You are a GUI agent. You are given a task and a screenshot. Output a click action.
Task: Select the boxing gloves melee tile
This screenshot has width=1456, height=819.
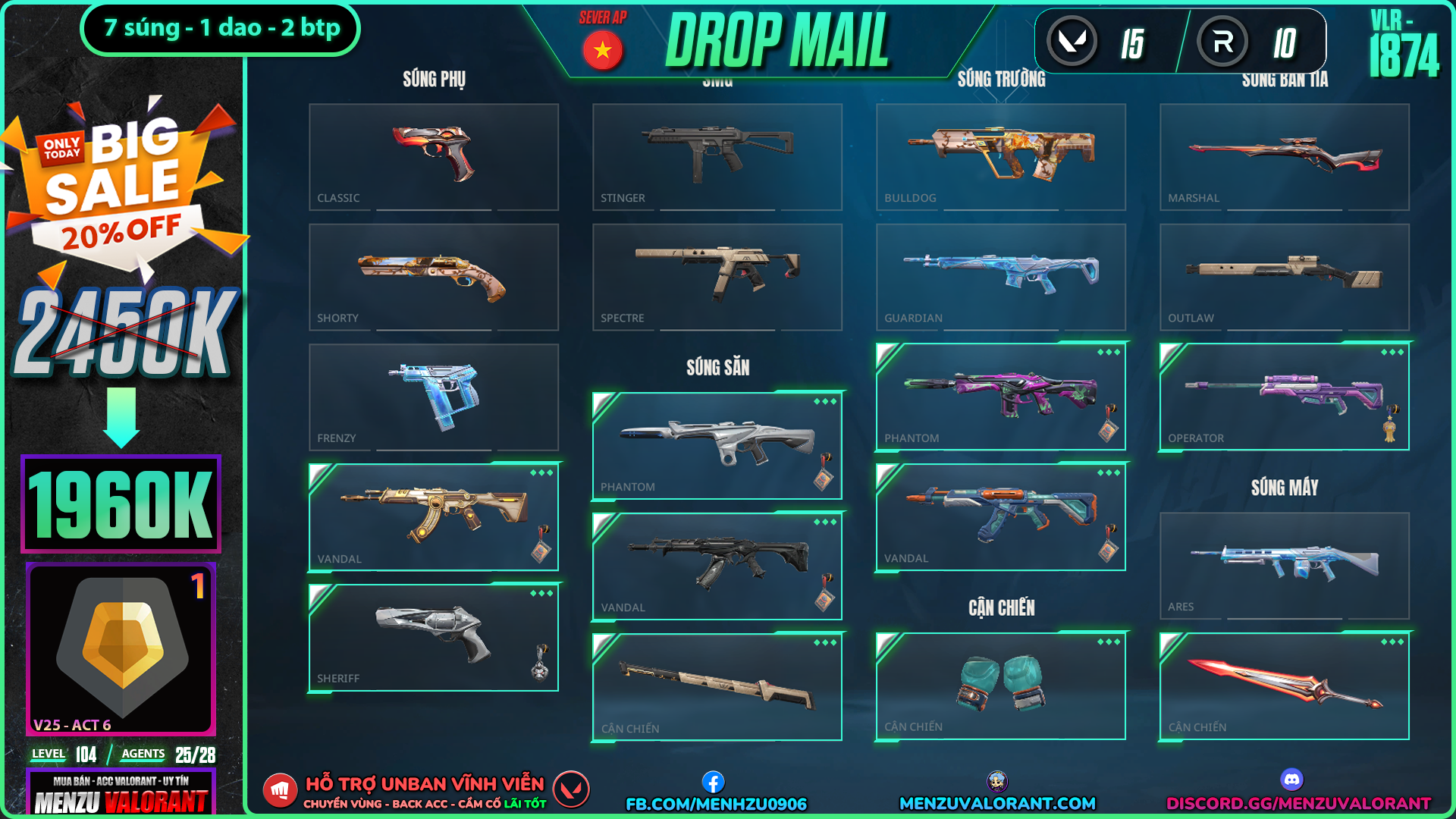point(1000,686)
